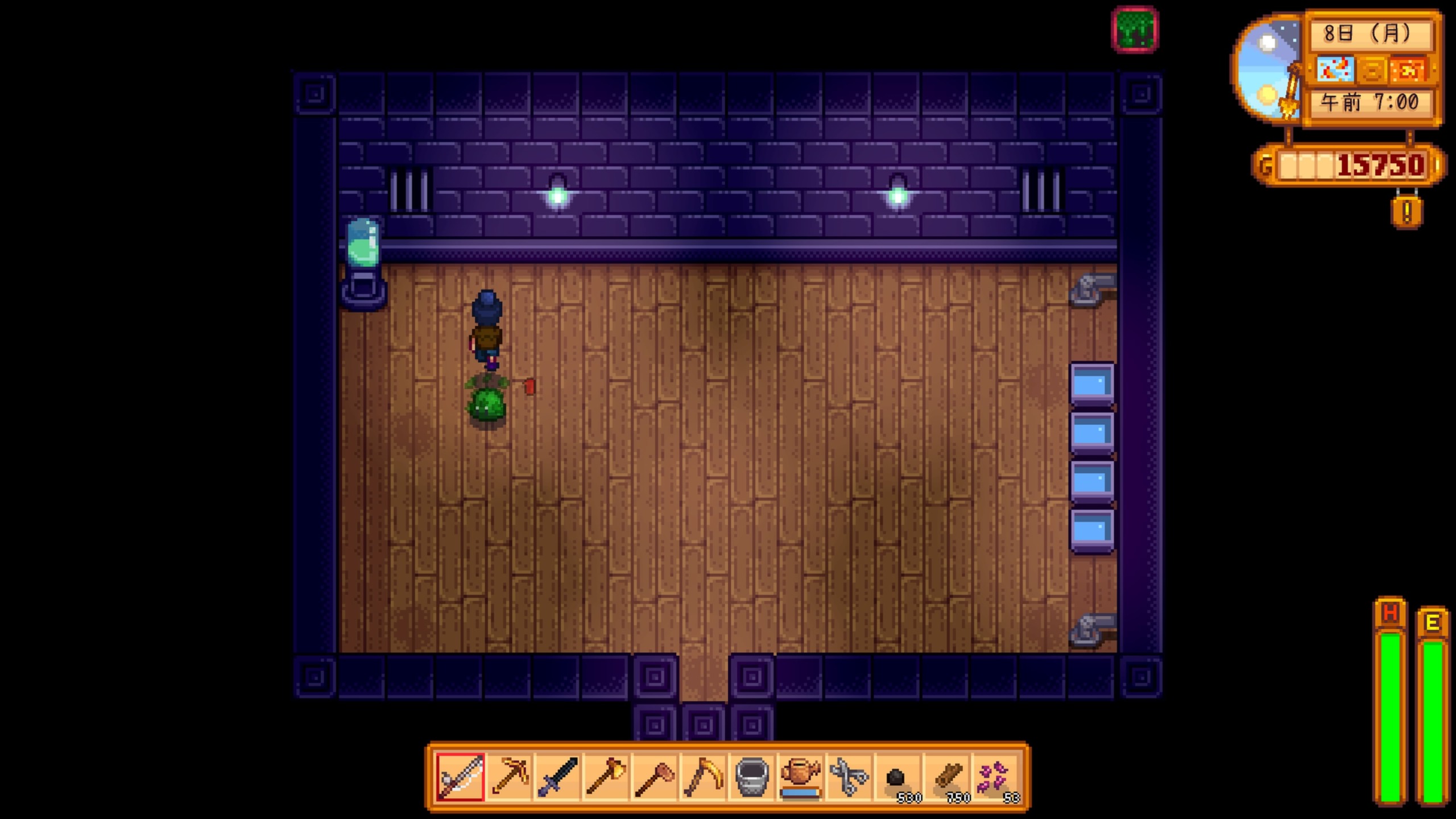Equip the golden scythe
Screen dimensions: 1456x819
coord(704,777)
